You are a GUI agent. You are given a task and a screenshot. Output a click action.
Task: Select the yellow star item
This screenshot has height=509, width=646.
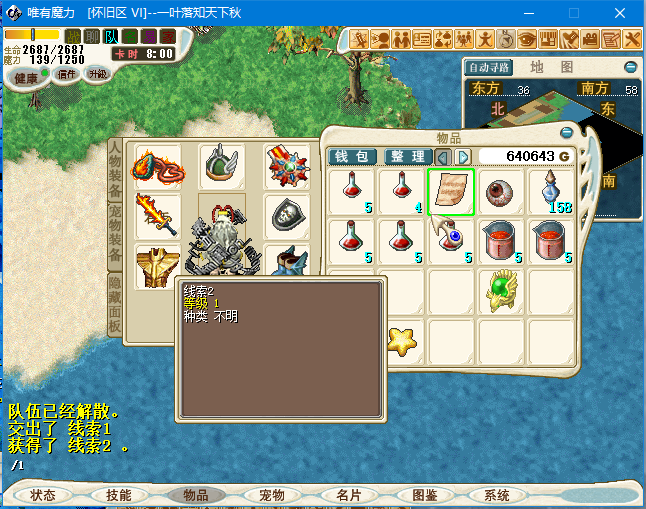[401, 339]
